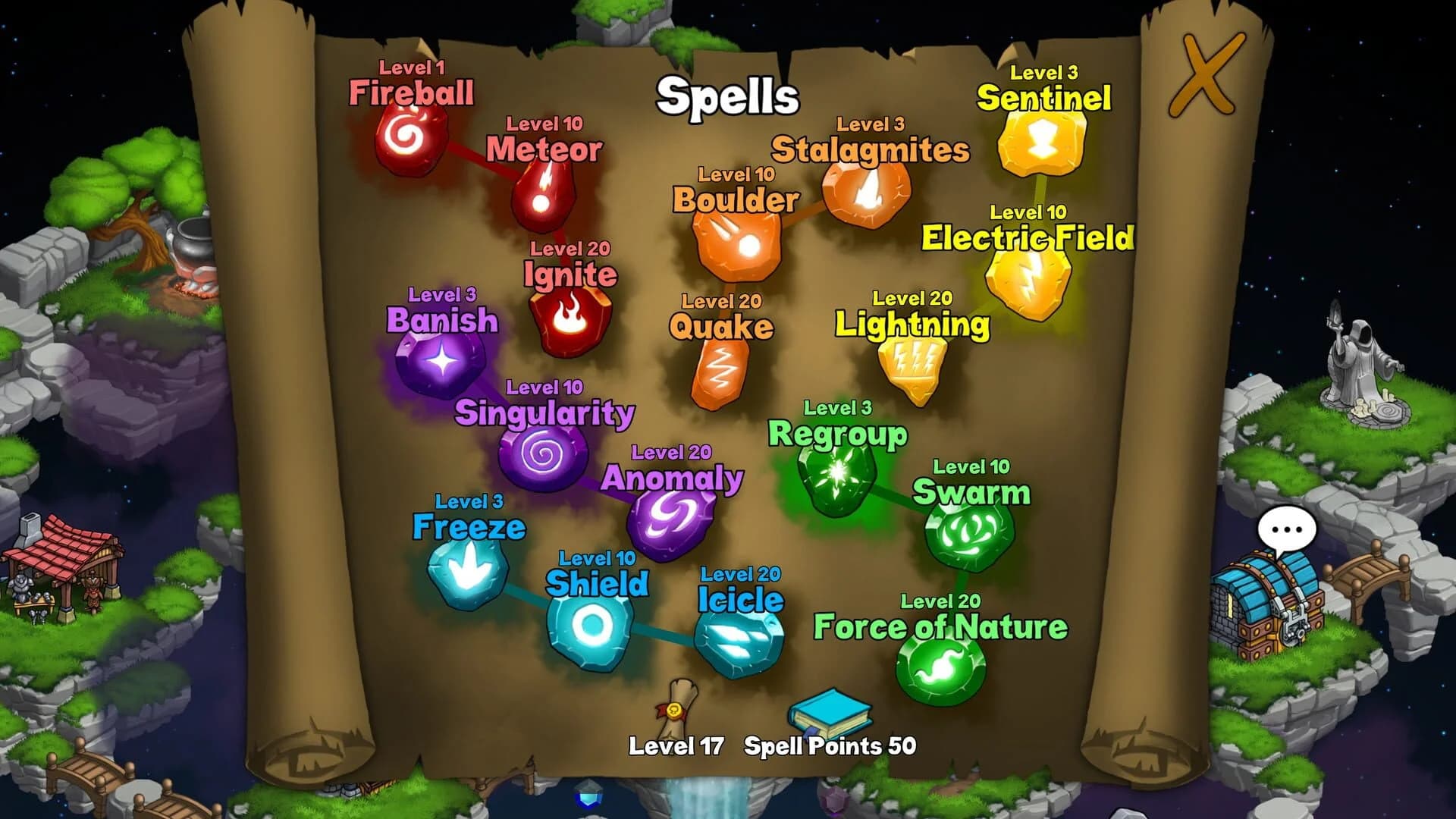Close the Spells scroll with the X
The image size is (1456, 819).
[1206, 72]
